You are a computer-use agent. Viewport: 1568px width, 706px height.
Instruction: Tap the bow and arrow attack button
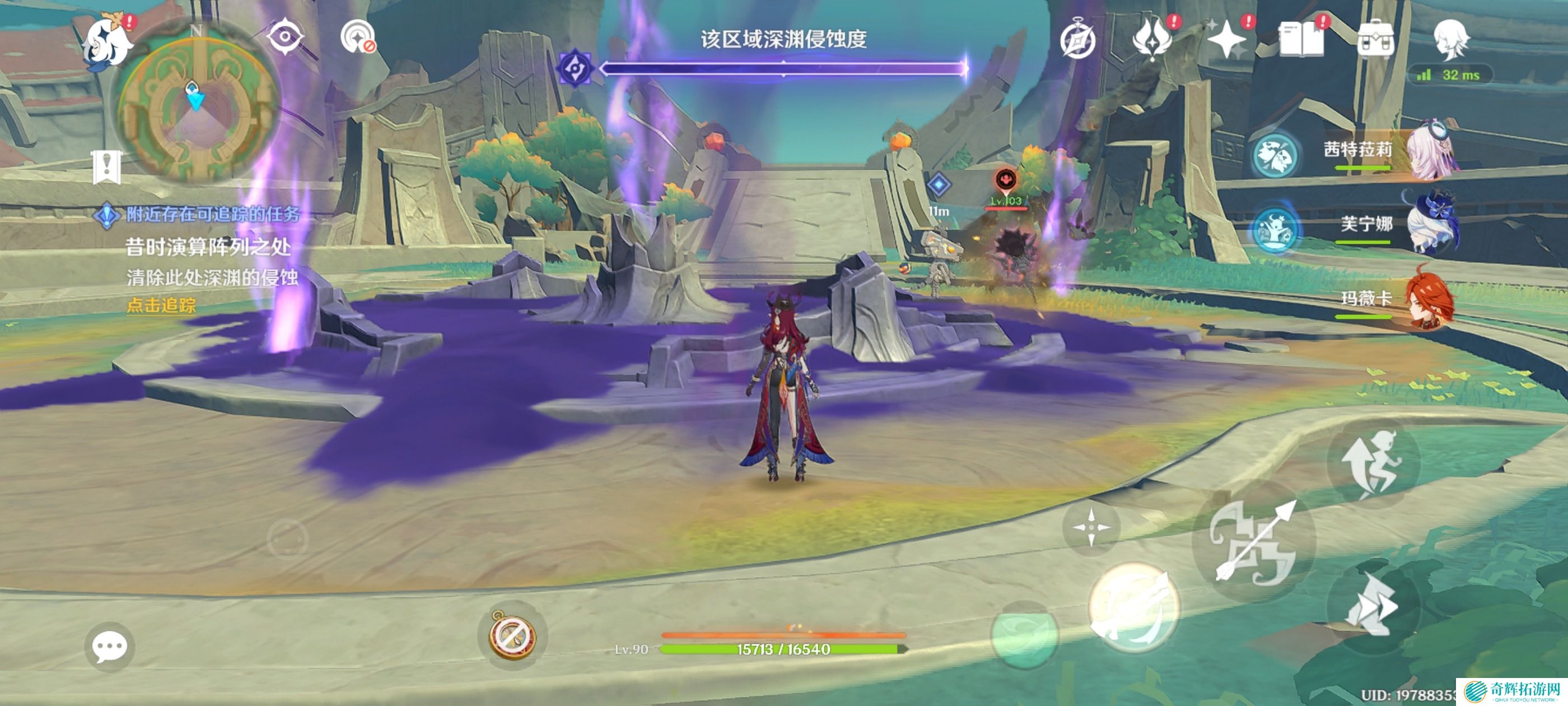1254,542
